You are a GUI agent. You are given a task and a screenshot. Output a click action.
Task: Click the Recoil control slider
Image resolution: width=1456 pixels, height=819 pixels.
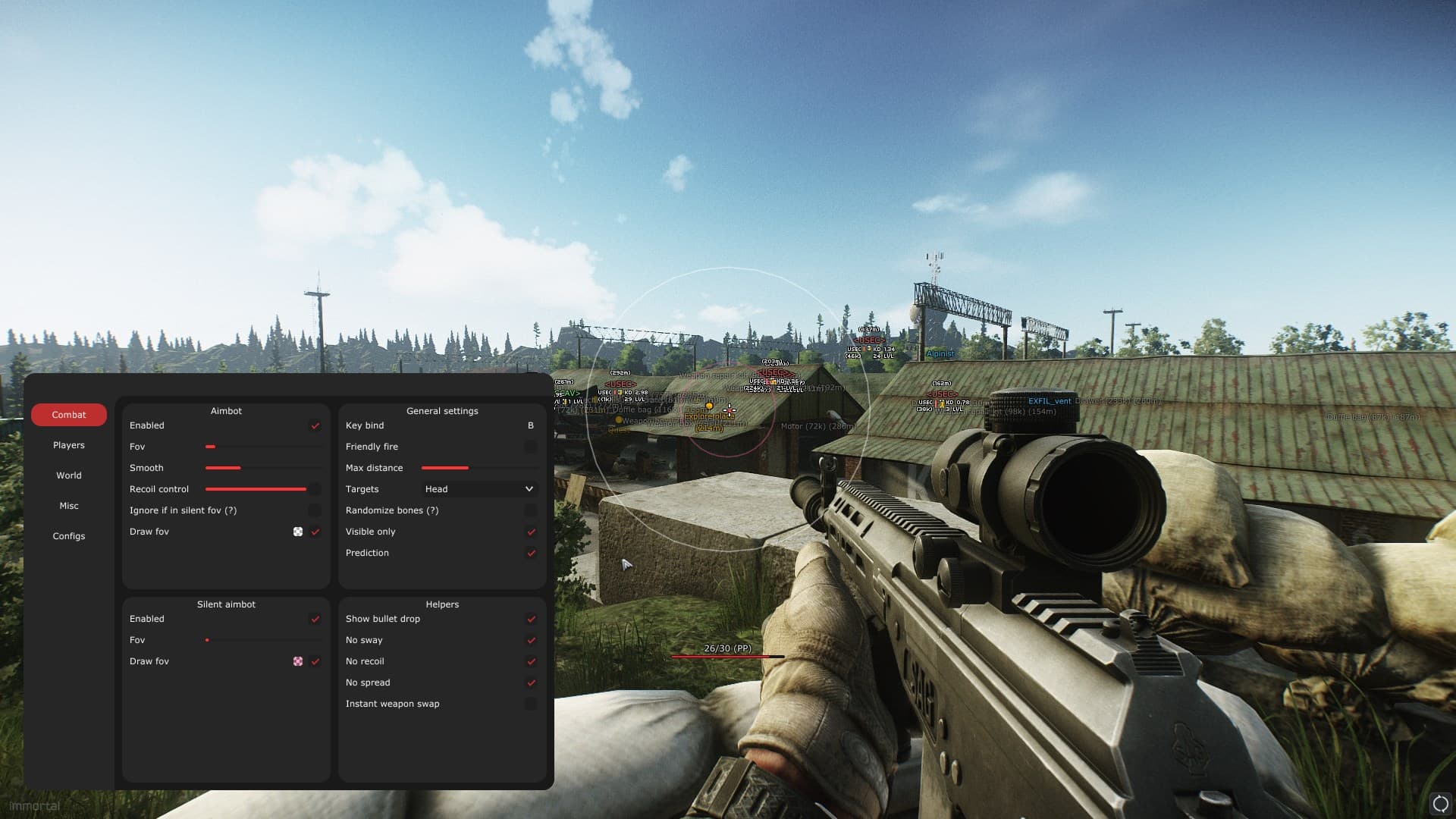coord(256,489)
